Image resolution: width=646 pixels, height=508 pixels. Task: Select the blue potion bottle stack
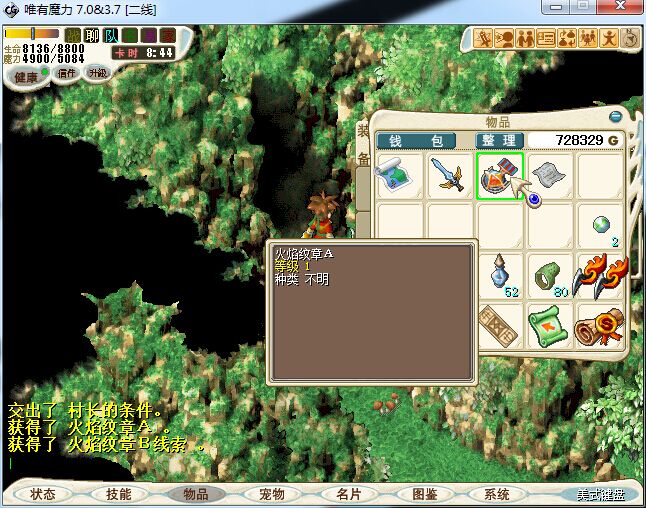click(x=501, y=274)
